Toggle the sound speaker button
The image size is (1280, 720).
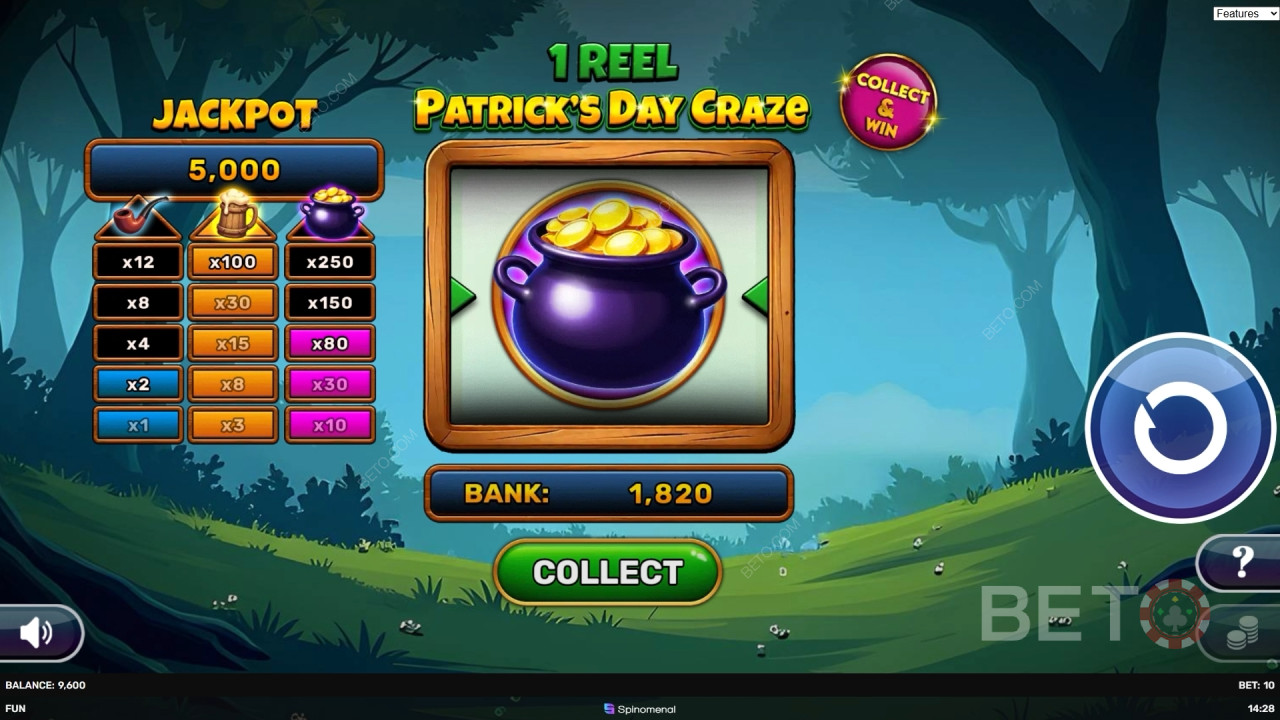point(37,632)
